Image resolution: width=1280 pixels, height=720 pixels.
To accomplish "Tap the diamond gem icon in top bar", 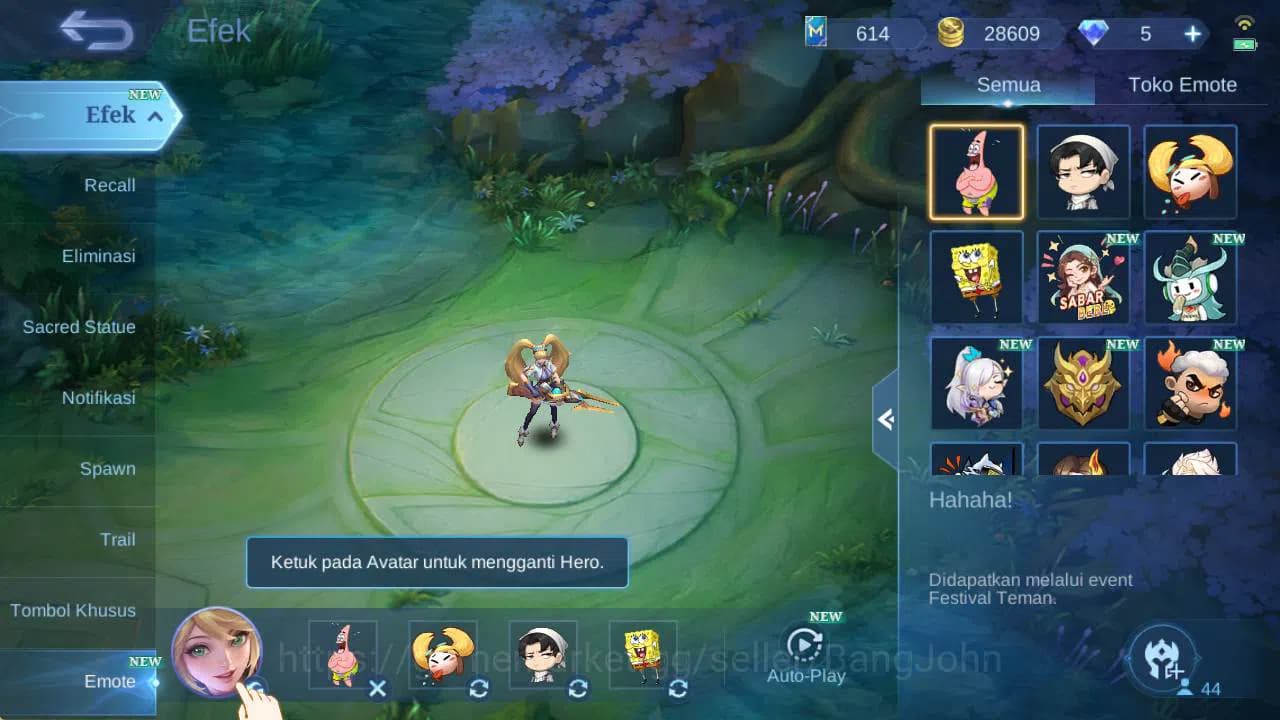I will [x=1096, y=33].
